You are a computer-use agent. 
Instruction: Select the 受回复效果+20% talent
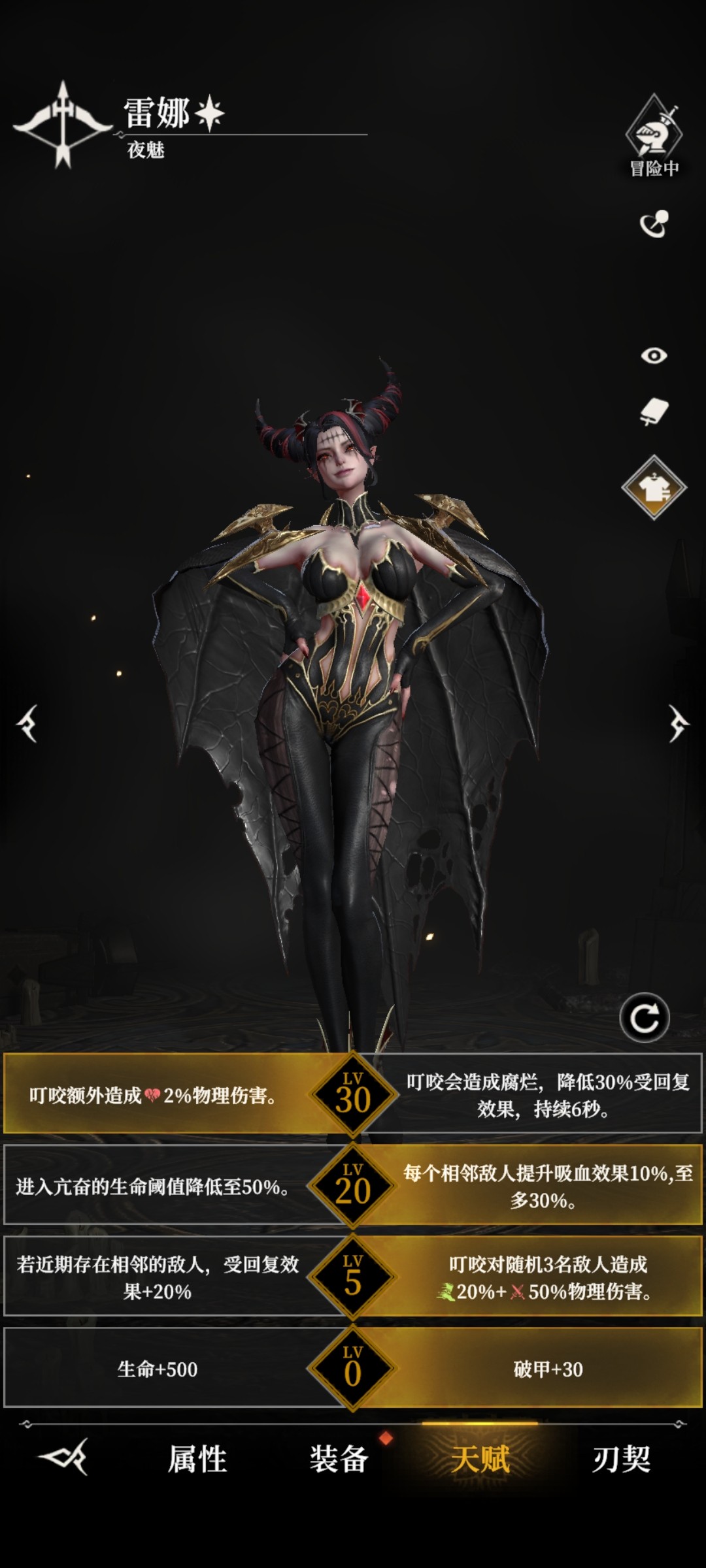[157, 1278]
